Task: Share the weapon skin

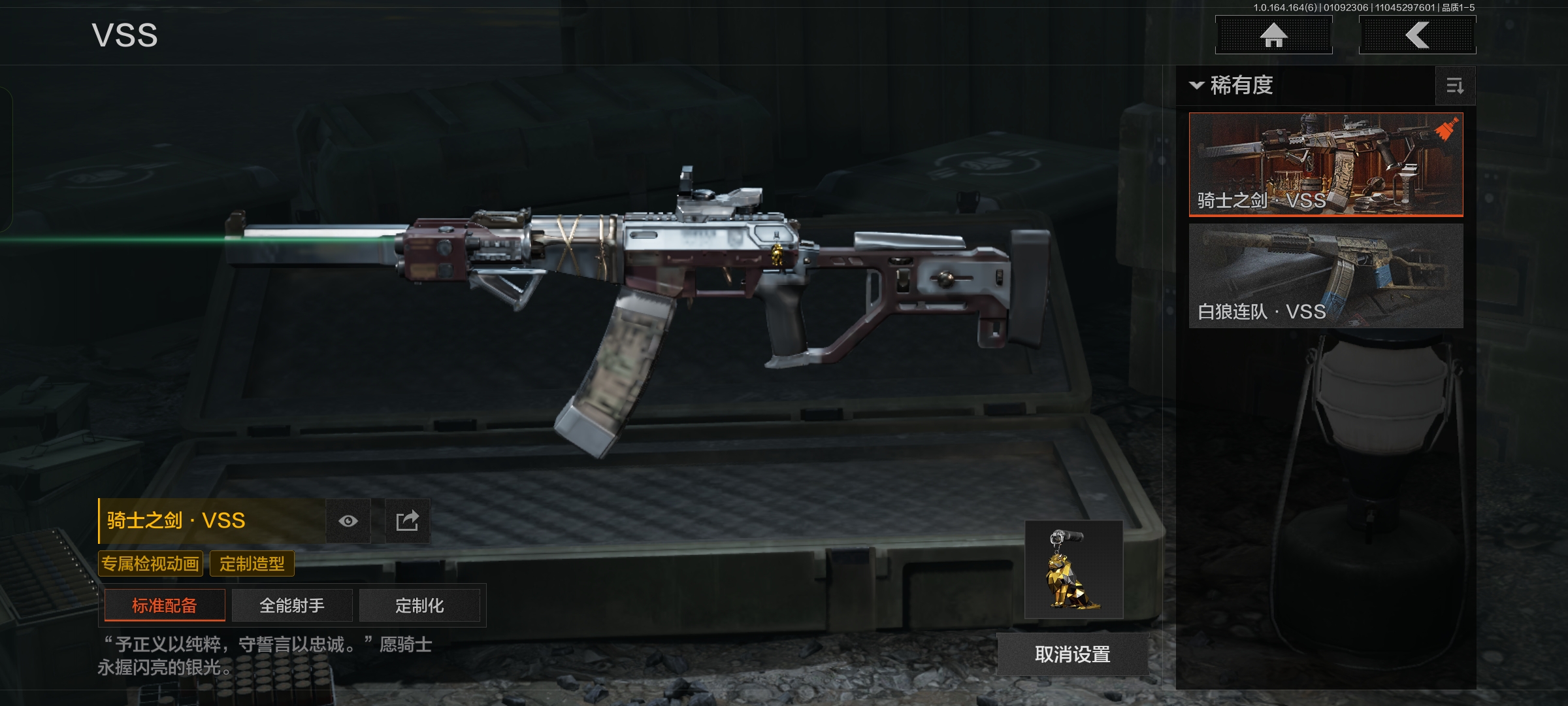Action: click(x=408, y=521)
